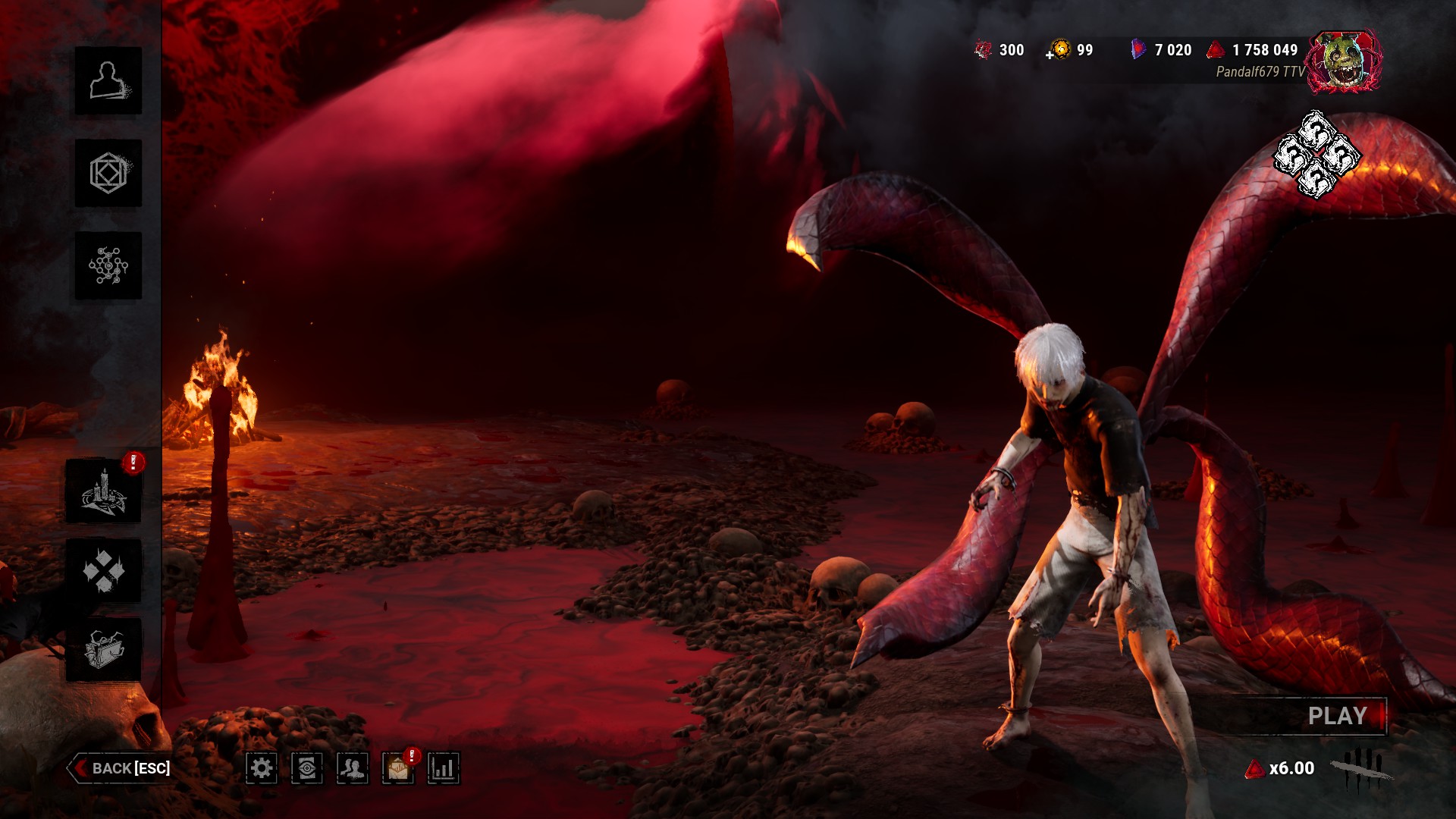Image resolution: width=1456 pixels, height=819 pixels.
Task: Start matchmaking with the PLAY button
Action: [1336, 717]
